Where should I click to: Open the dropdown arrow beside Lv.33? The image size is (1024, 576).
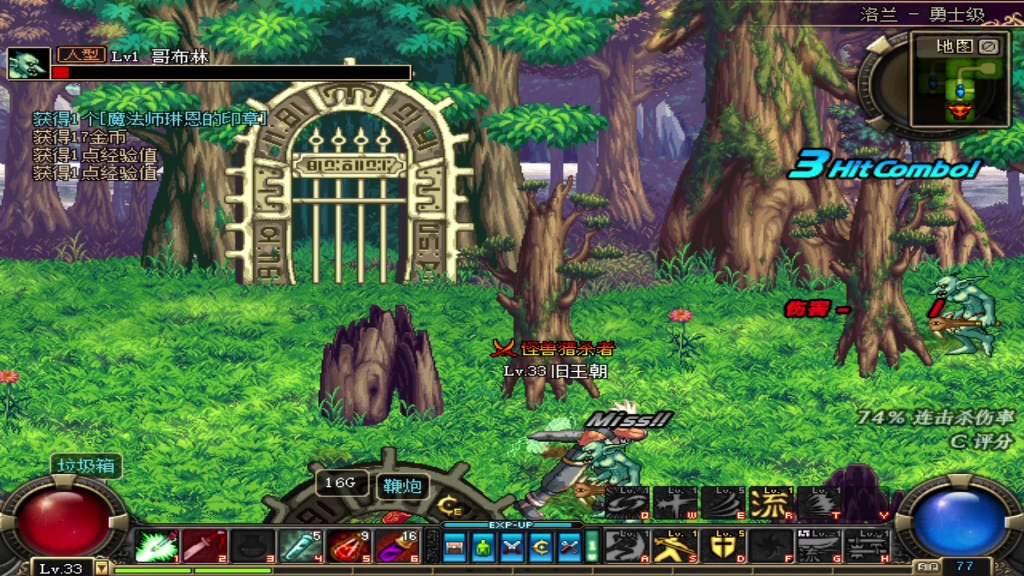pyautogui.click(x=101, y=568)
